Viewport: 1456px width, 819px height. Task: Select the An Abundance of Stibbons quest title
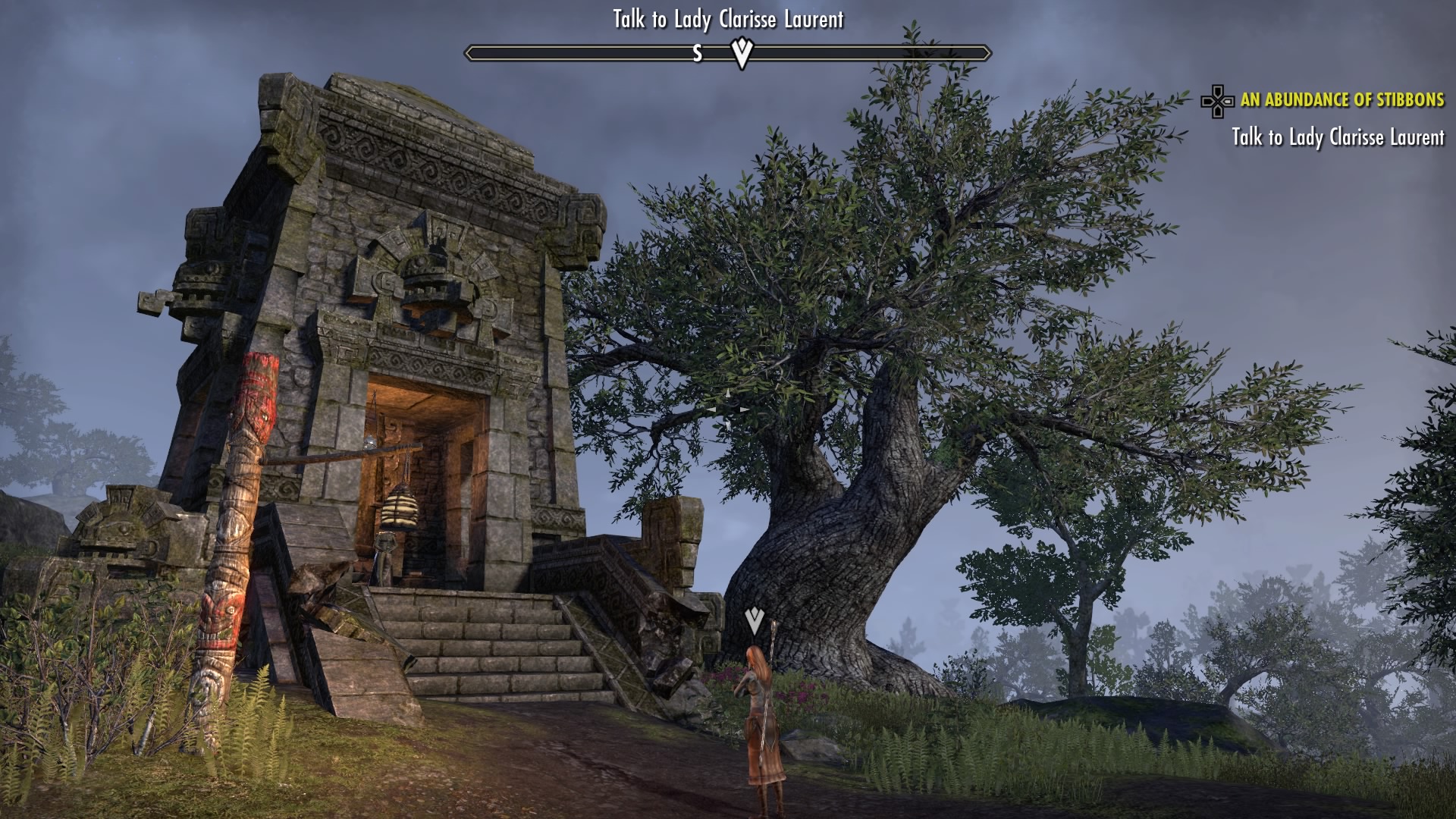coord(1341,100)
